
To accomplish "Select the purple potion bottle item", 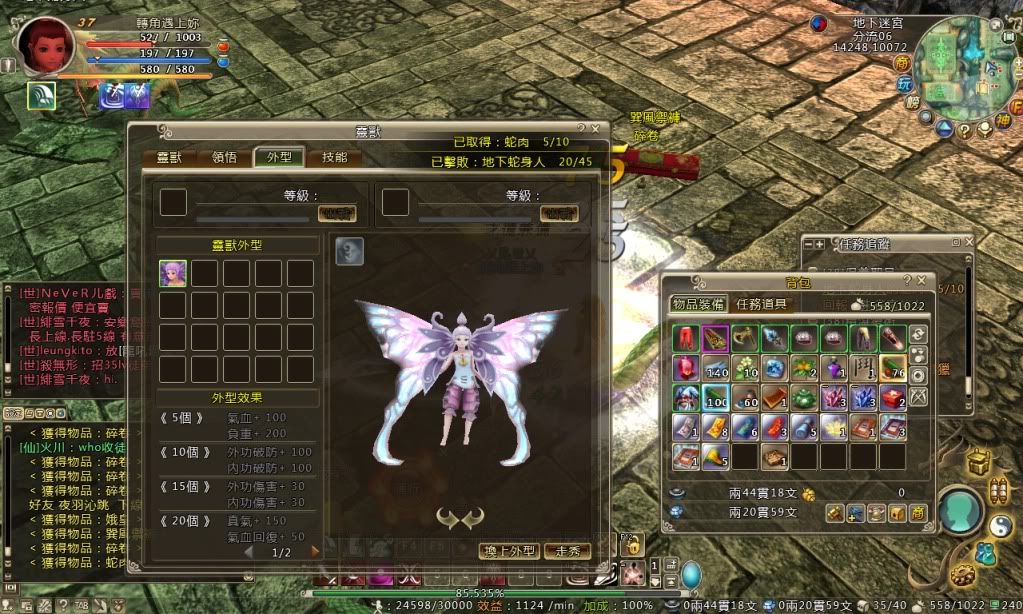I will 834,368.
